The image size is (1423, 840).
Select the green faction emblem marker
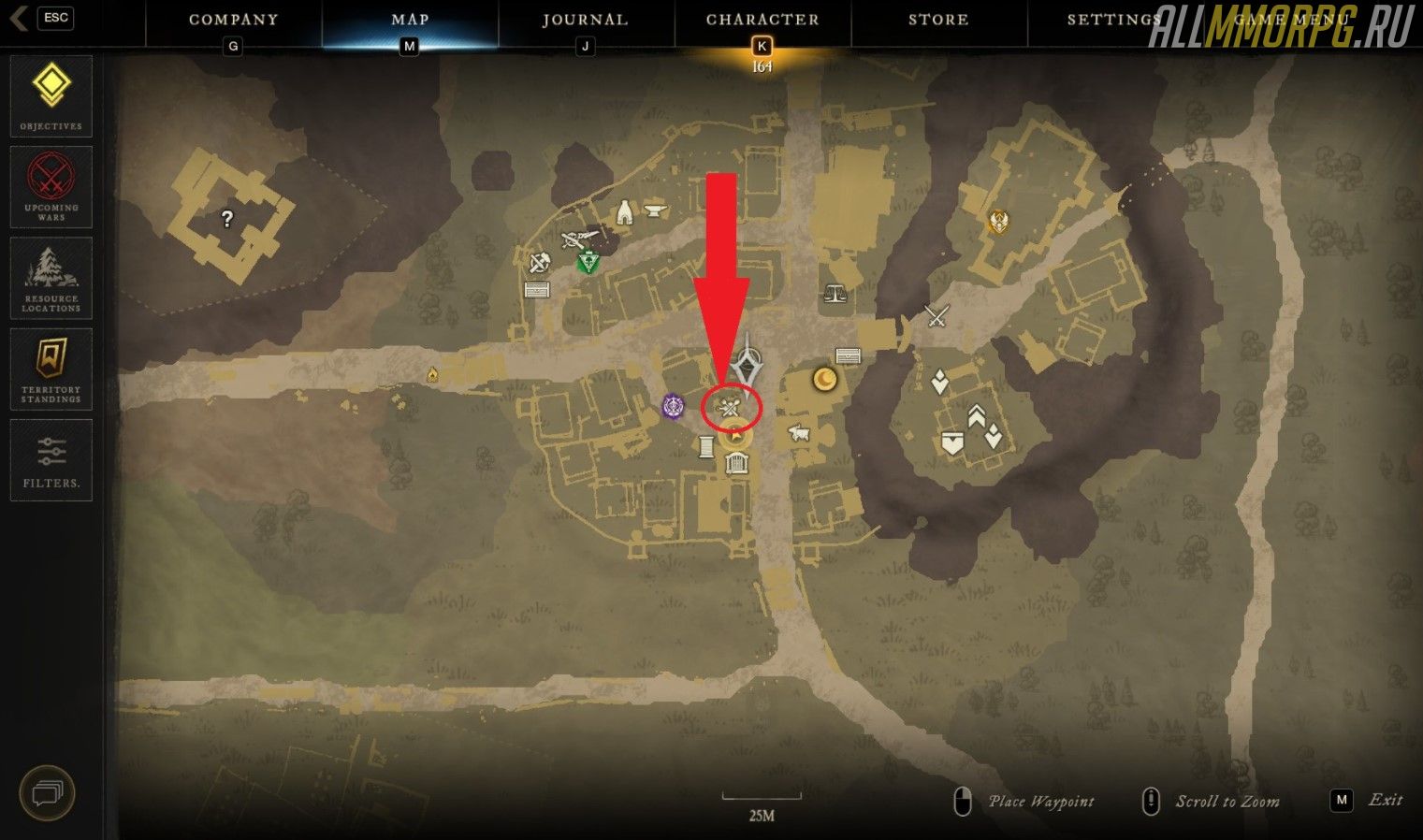click(x=588, y=262)
